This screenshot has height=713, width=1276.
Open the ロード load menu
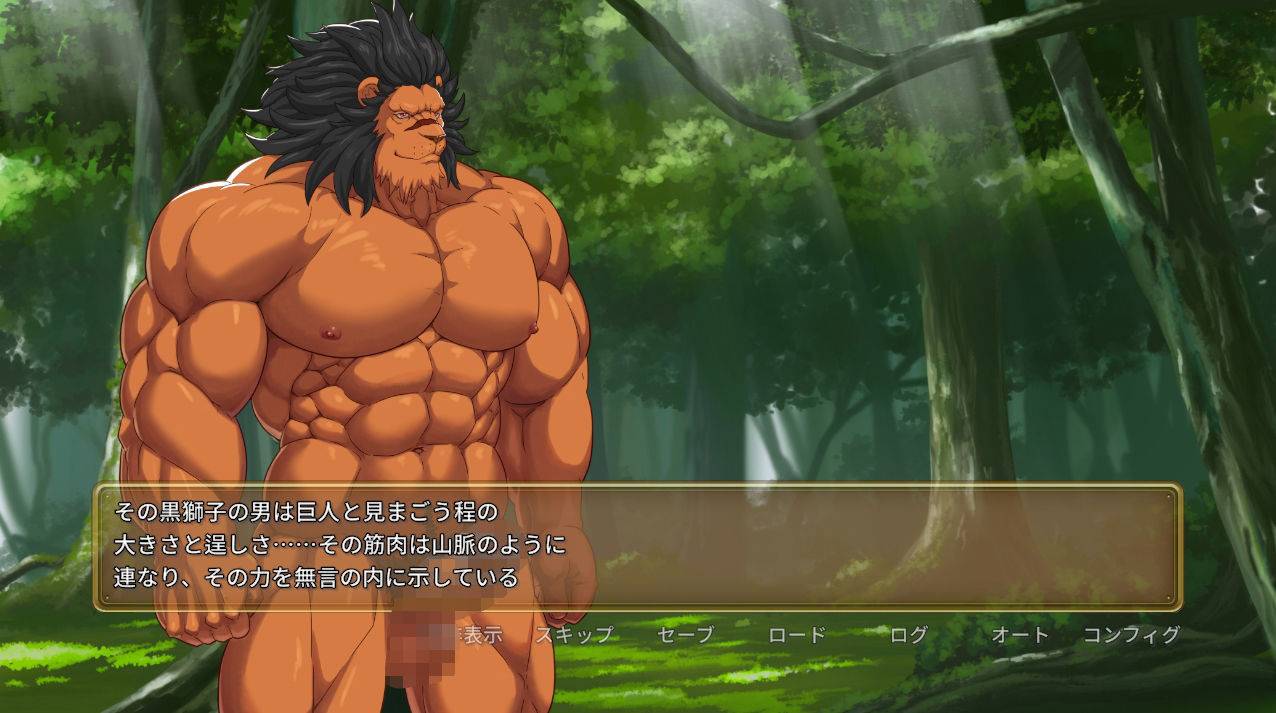coord(797,635)
